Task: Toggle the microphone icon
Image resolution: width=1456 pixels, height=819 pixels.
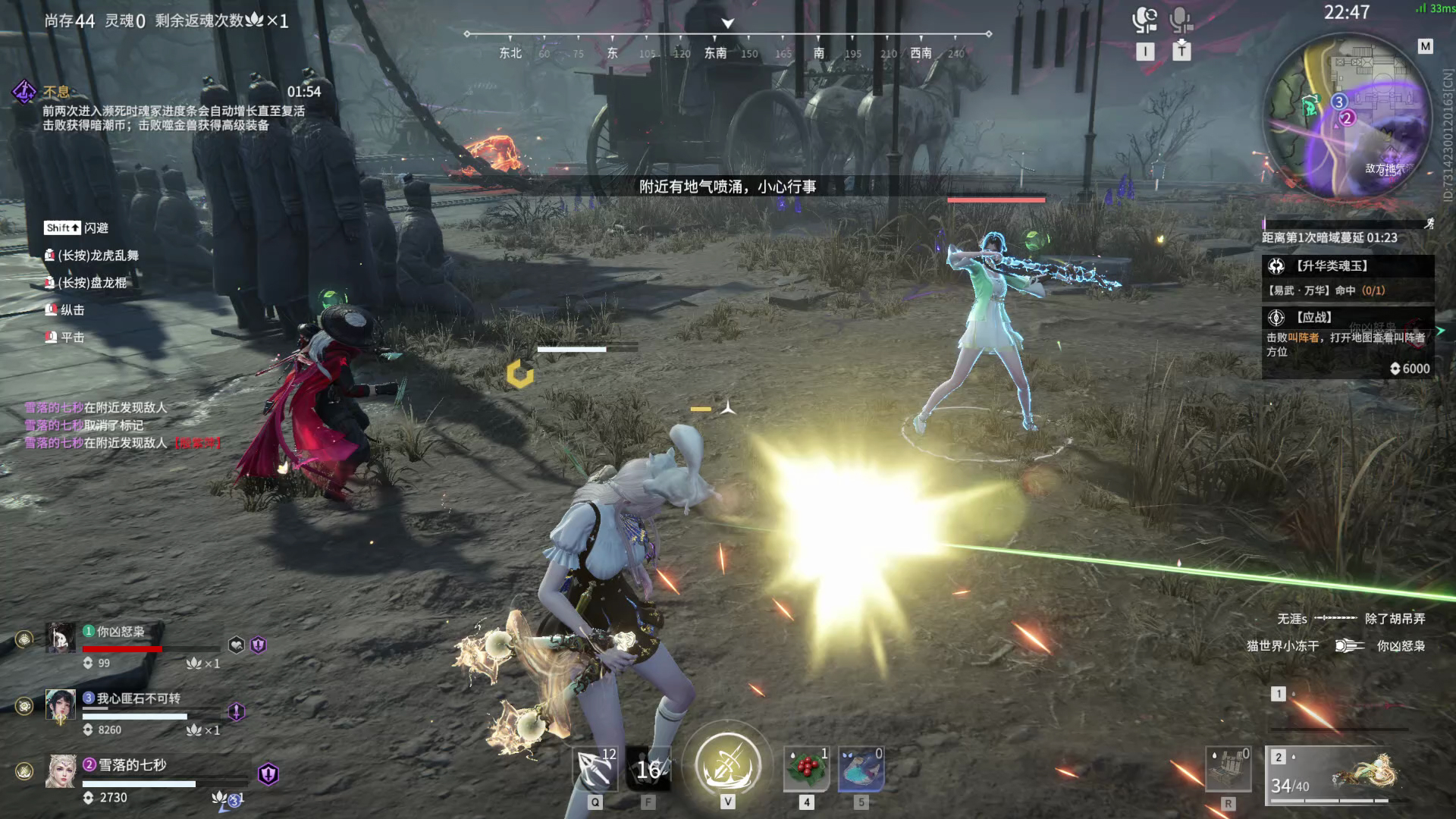Action: (x=1181, y=20)
